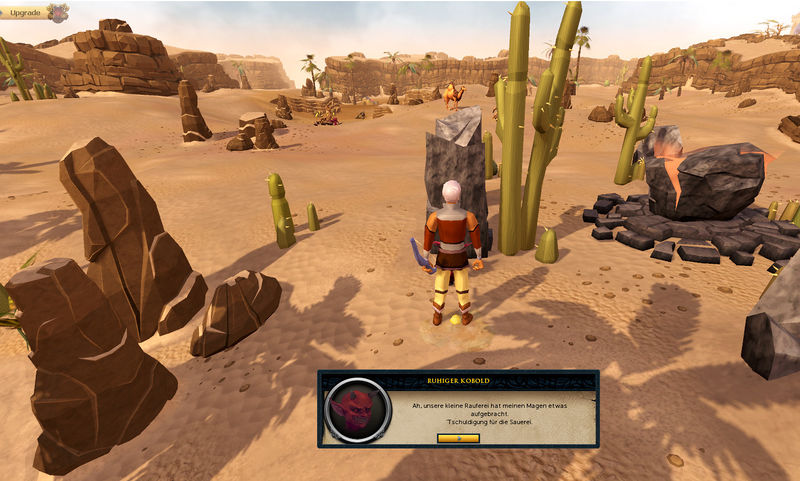Continue the Ruhiger Kobold dialogue

[x=458, y=437]
